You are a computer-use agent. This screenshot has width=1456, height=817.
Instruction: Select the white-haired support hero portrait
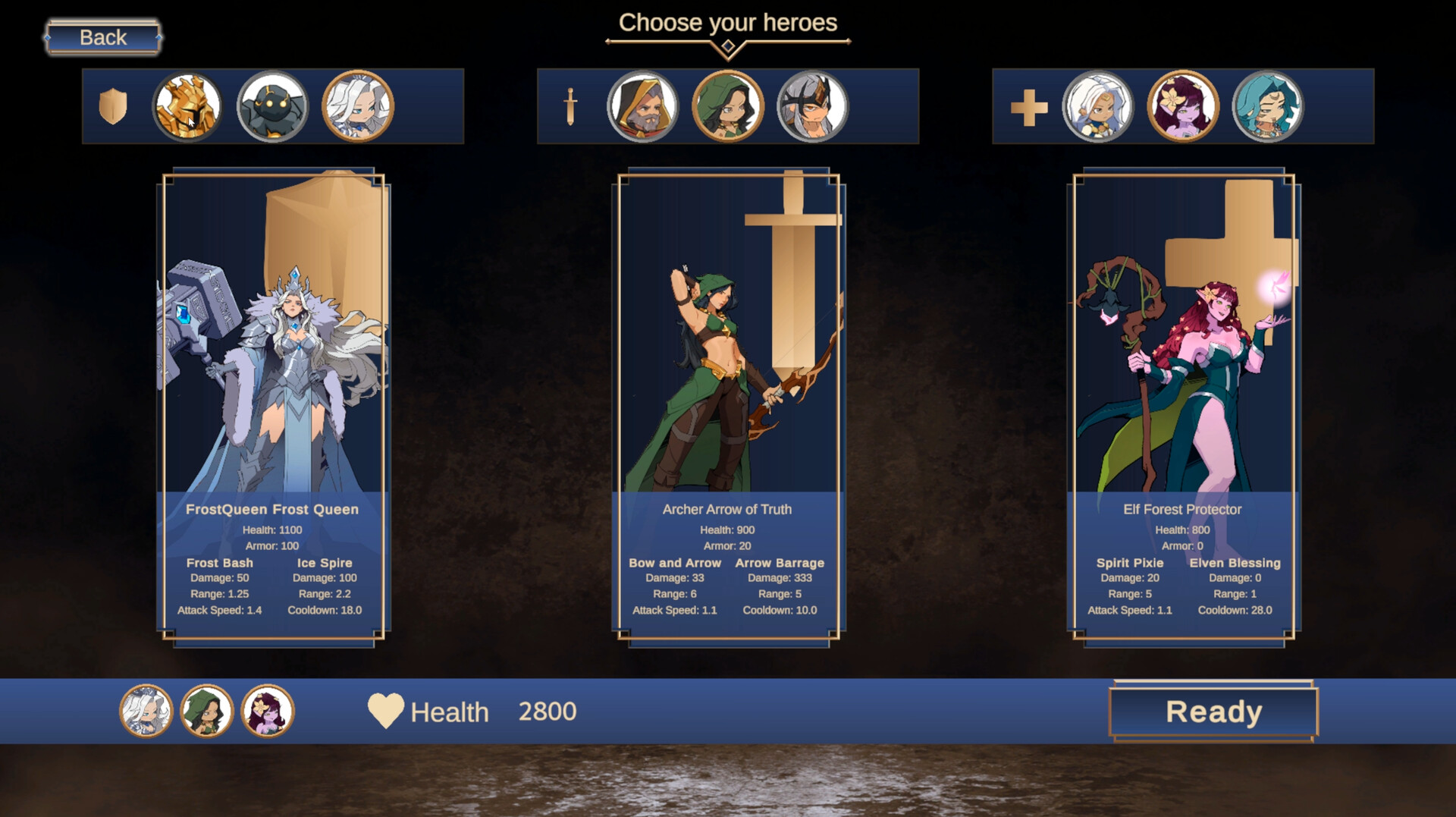tap(1095, 106)
